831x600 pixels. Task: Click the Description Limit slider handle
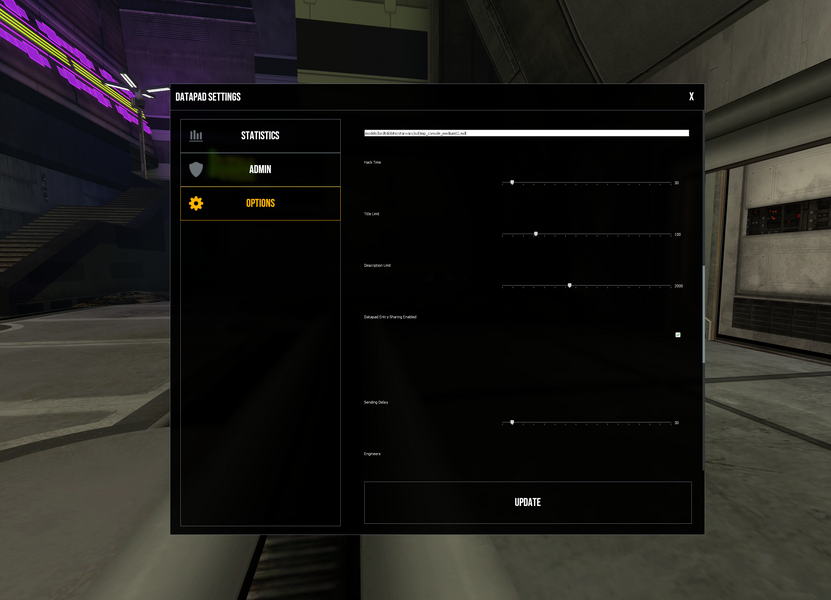[569, 285]
